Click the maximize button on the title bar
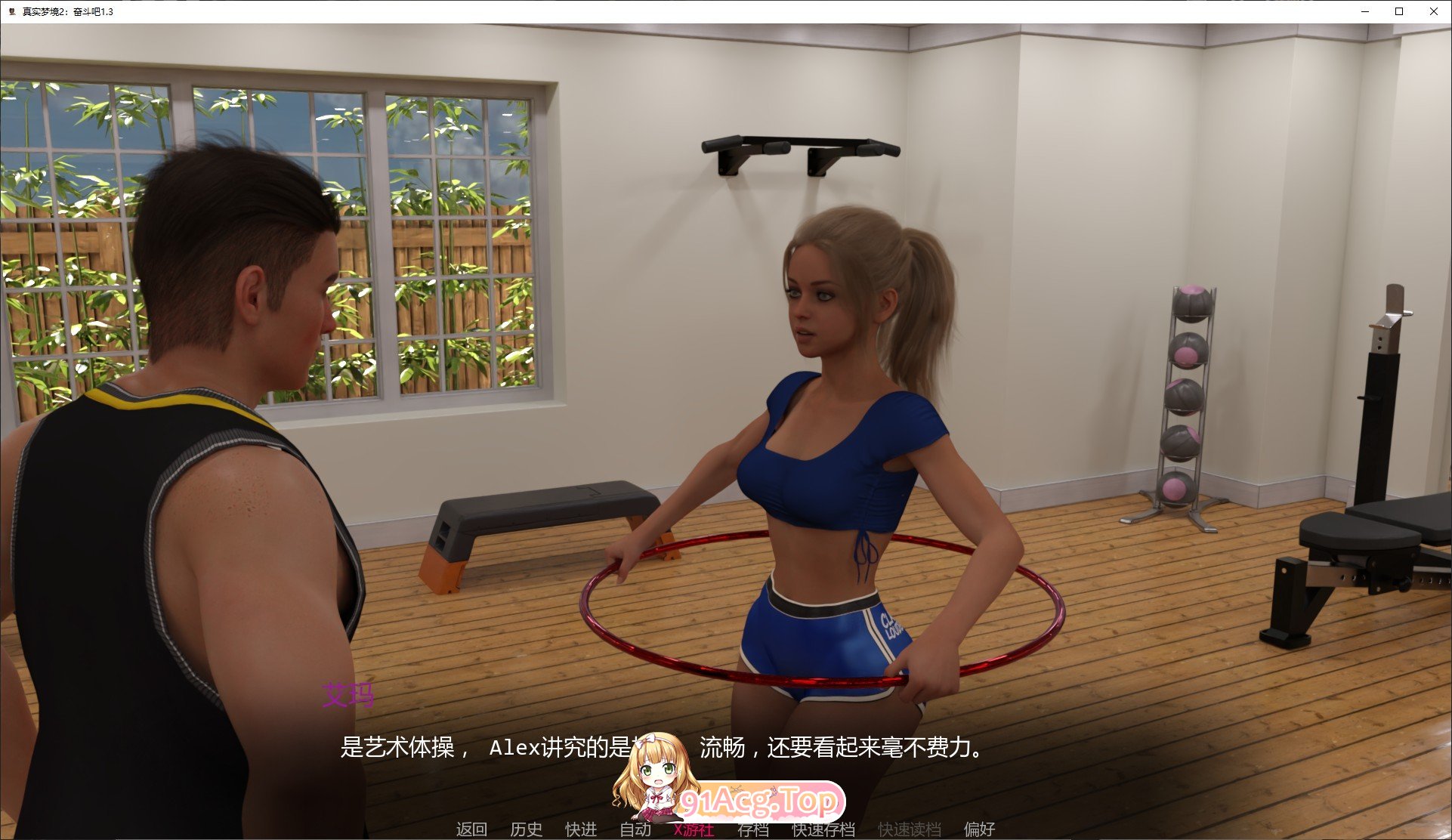The height and width of the screenshot is (840, 1452). click(x=1398, y=11)
